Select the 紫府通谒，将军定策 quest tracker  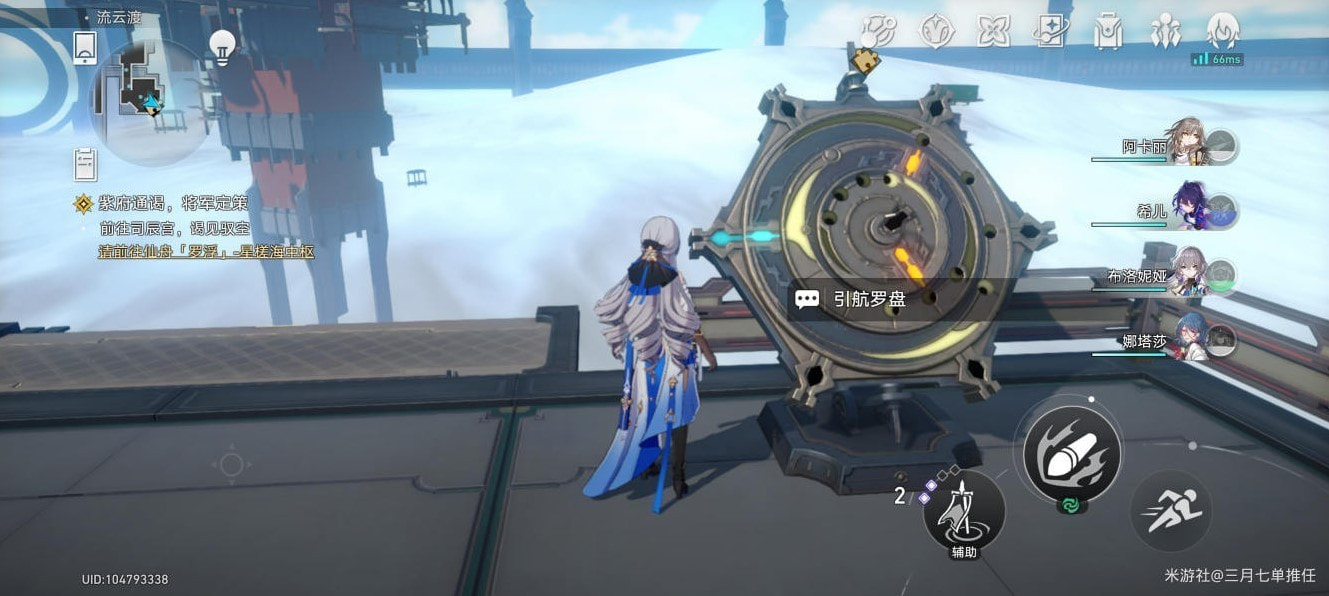pyautogui.click(x=172, y=204)
